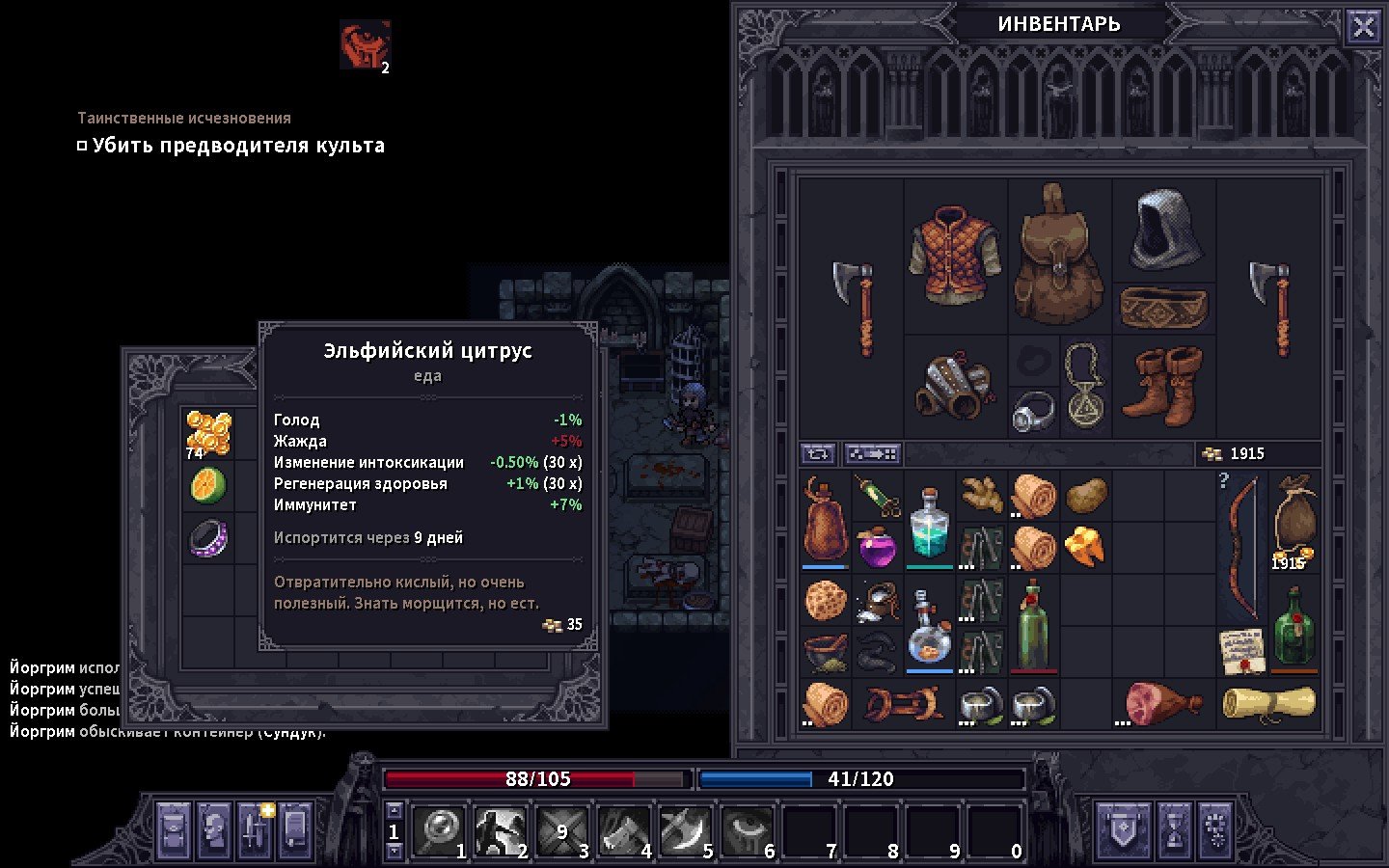The image size is (1389, 868).
Task: Select the equipped amulet on a chain
Action: 1085,386
